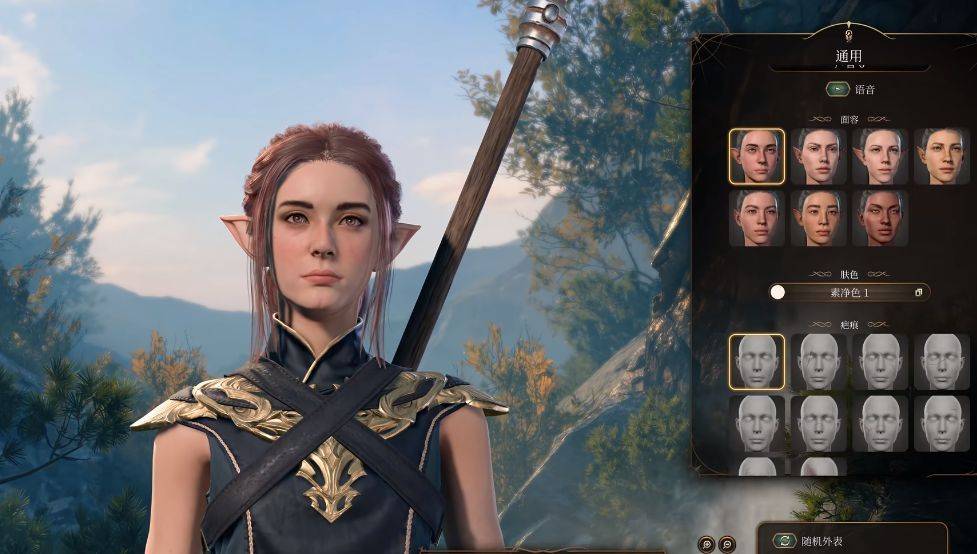
Task: Choose the darkest-skinned face preset
Action: [880, 218]
